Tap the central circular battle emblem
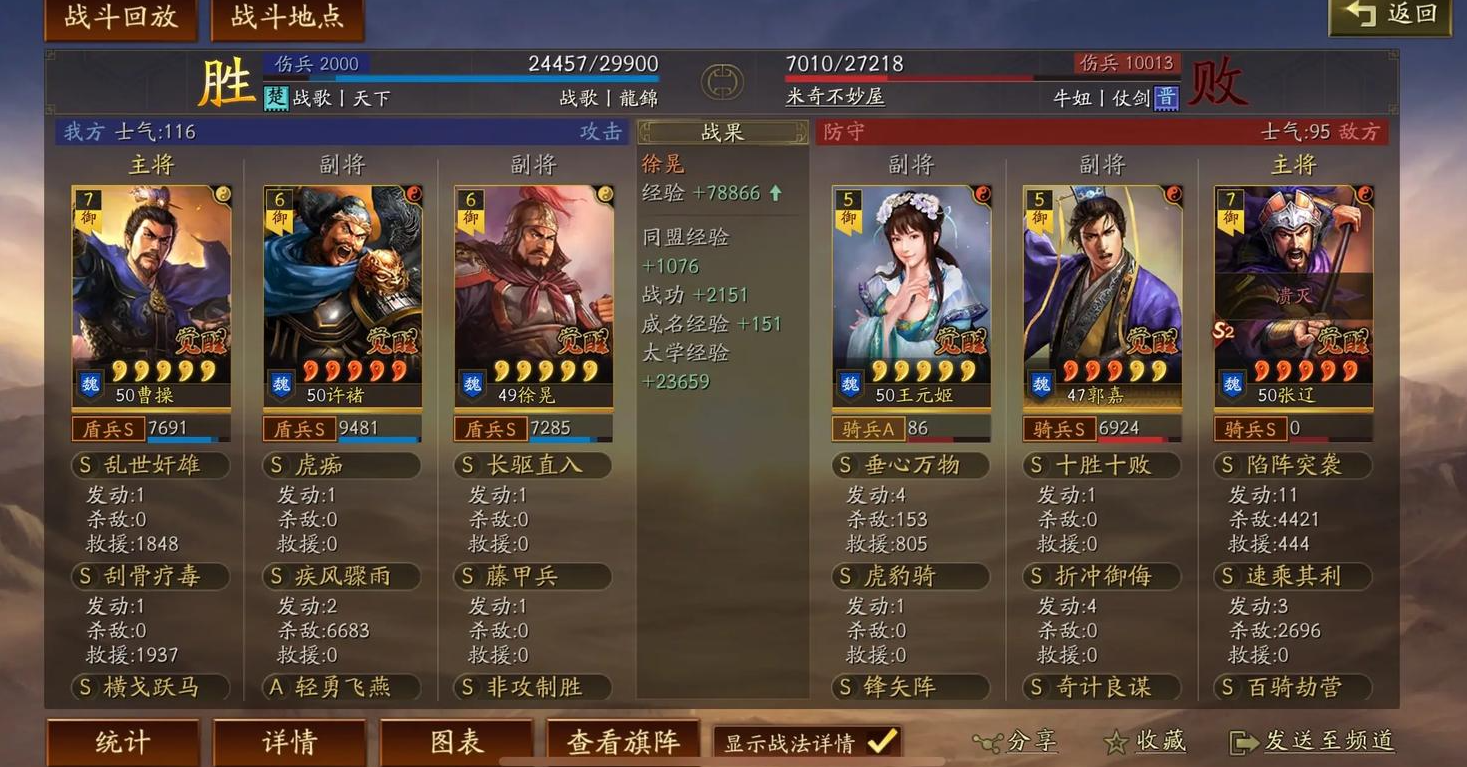This screenshot has height=767, width=1467. tap(723, 82)
